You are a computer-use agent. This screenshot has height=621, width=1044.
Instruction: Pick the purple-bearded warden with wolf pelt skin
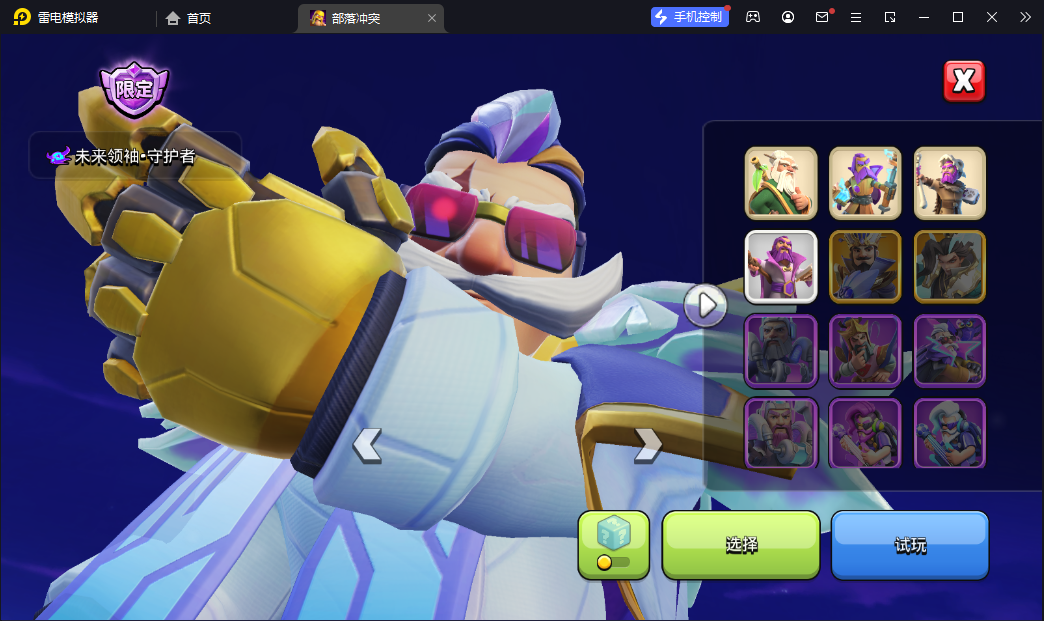tap(949, 183)
